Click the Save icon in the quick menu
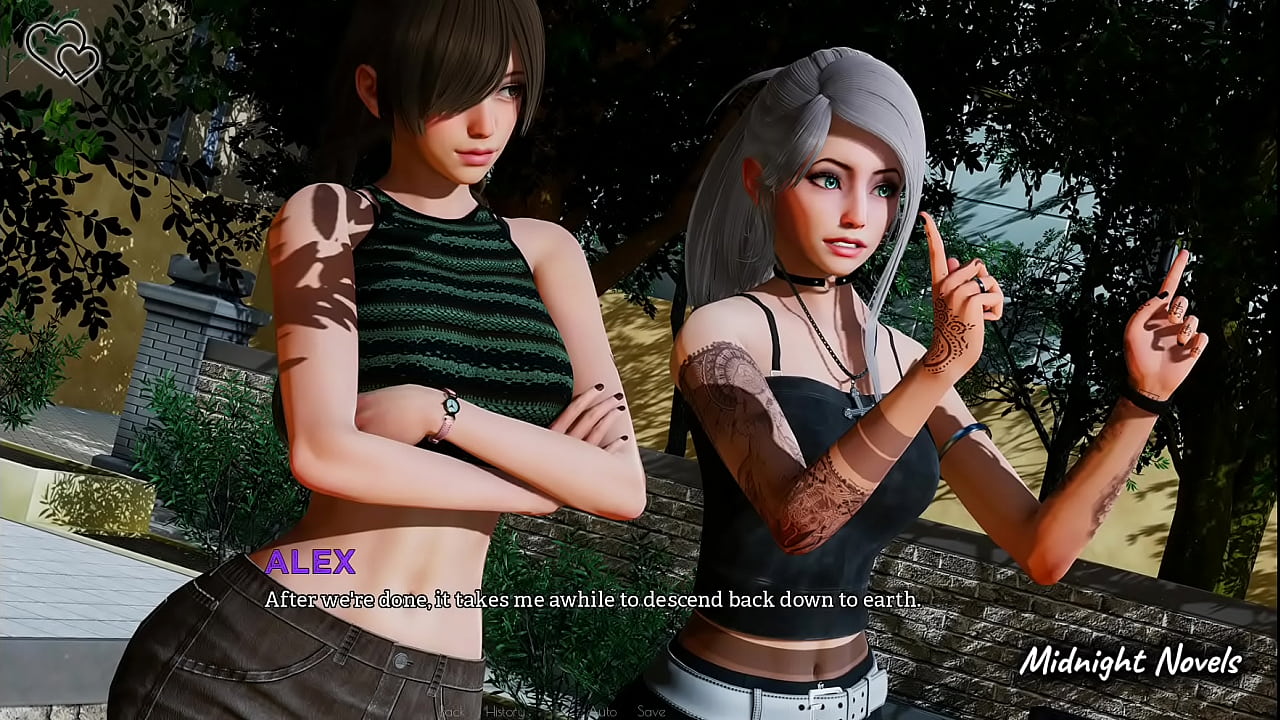The image size is (1280, 720). pos(652,712)
